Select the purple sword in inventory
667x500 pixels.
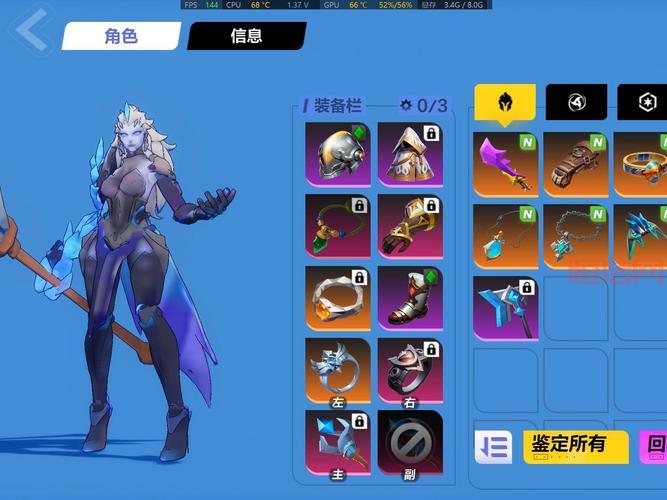click(x=506, y=163)
